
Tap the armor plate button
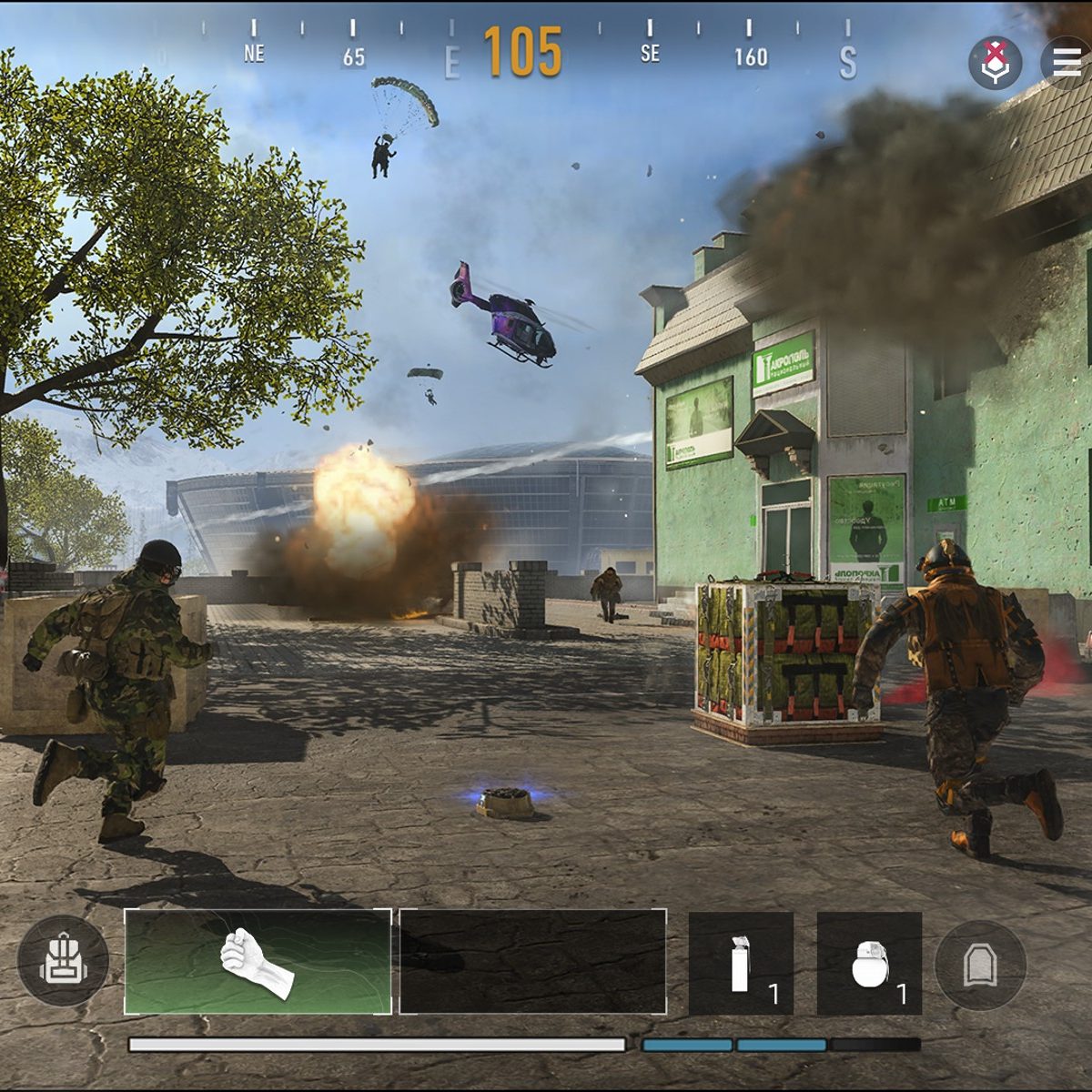pos(980,965)
